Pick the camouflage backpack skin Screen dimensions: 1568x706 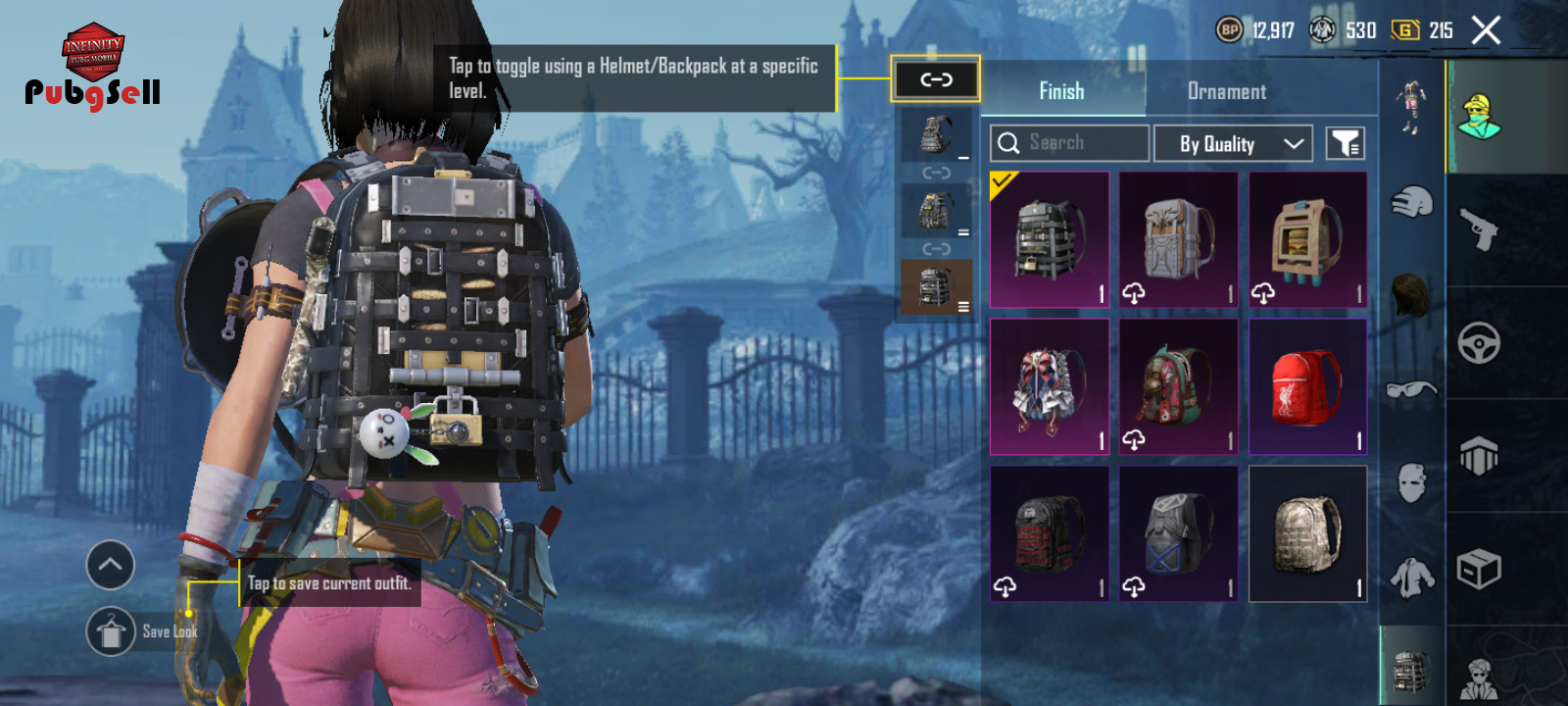1307,533
